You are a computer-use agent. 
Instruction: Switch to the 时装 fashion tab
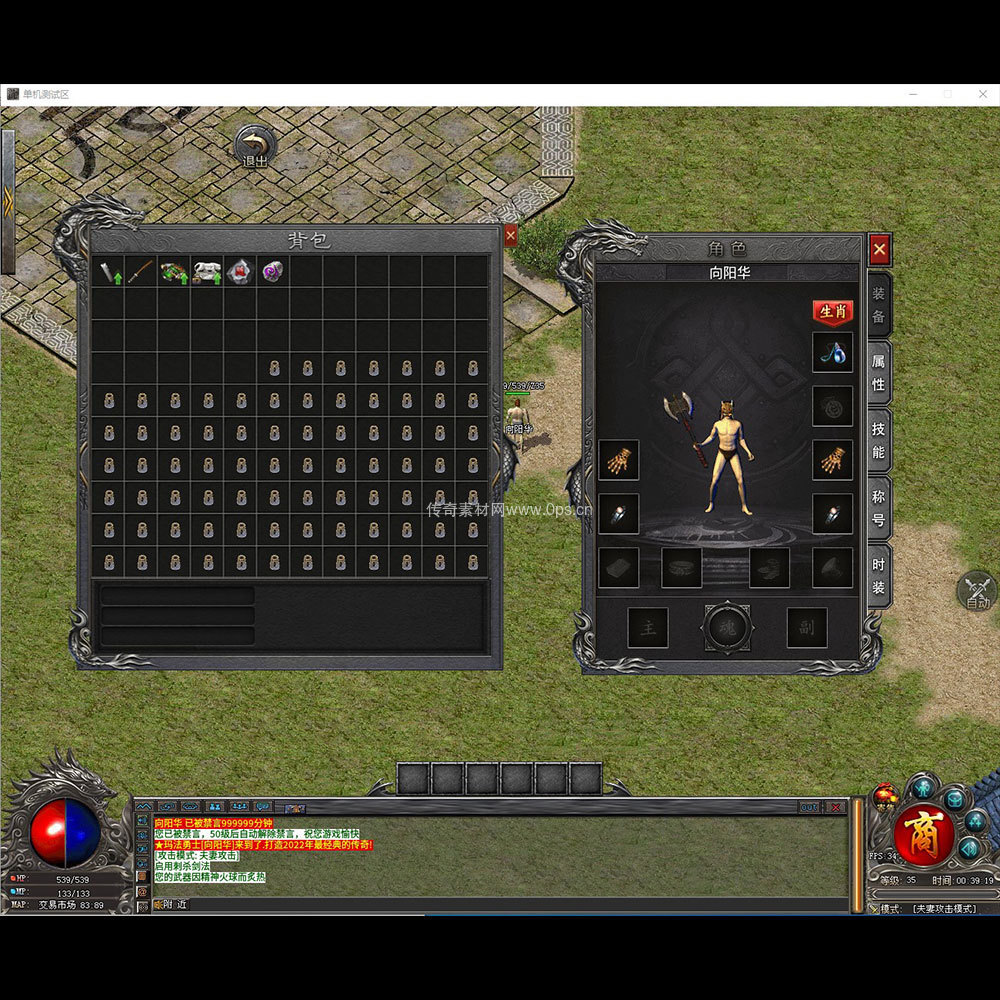(x=878, y=575)
